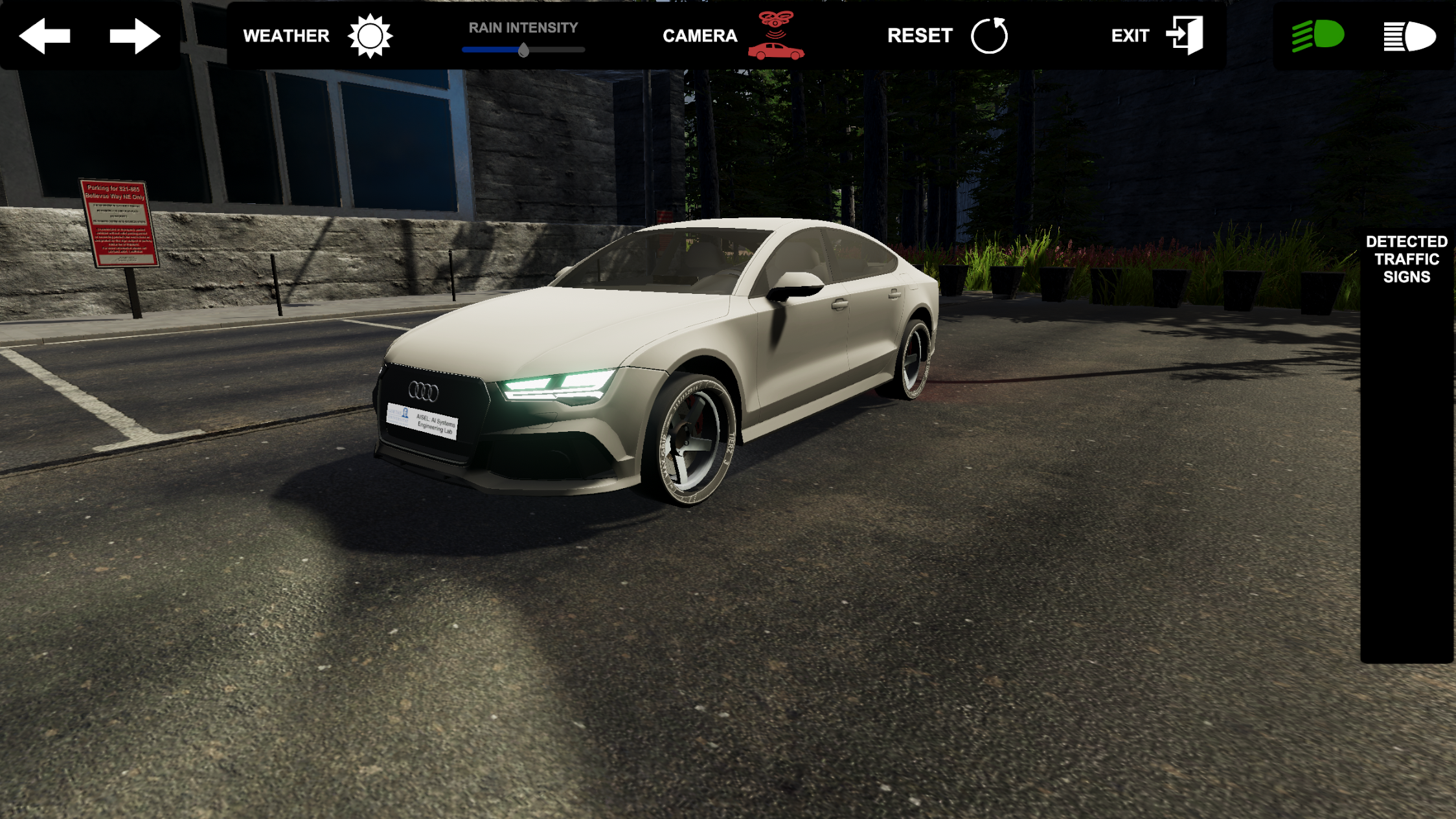The image size is (1456, 819).
Task: Reset the simulation
Action: pyautogui.click(x=989, y=36)
